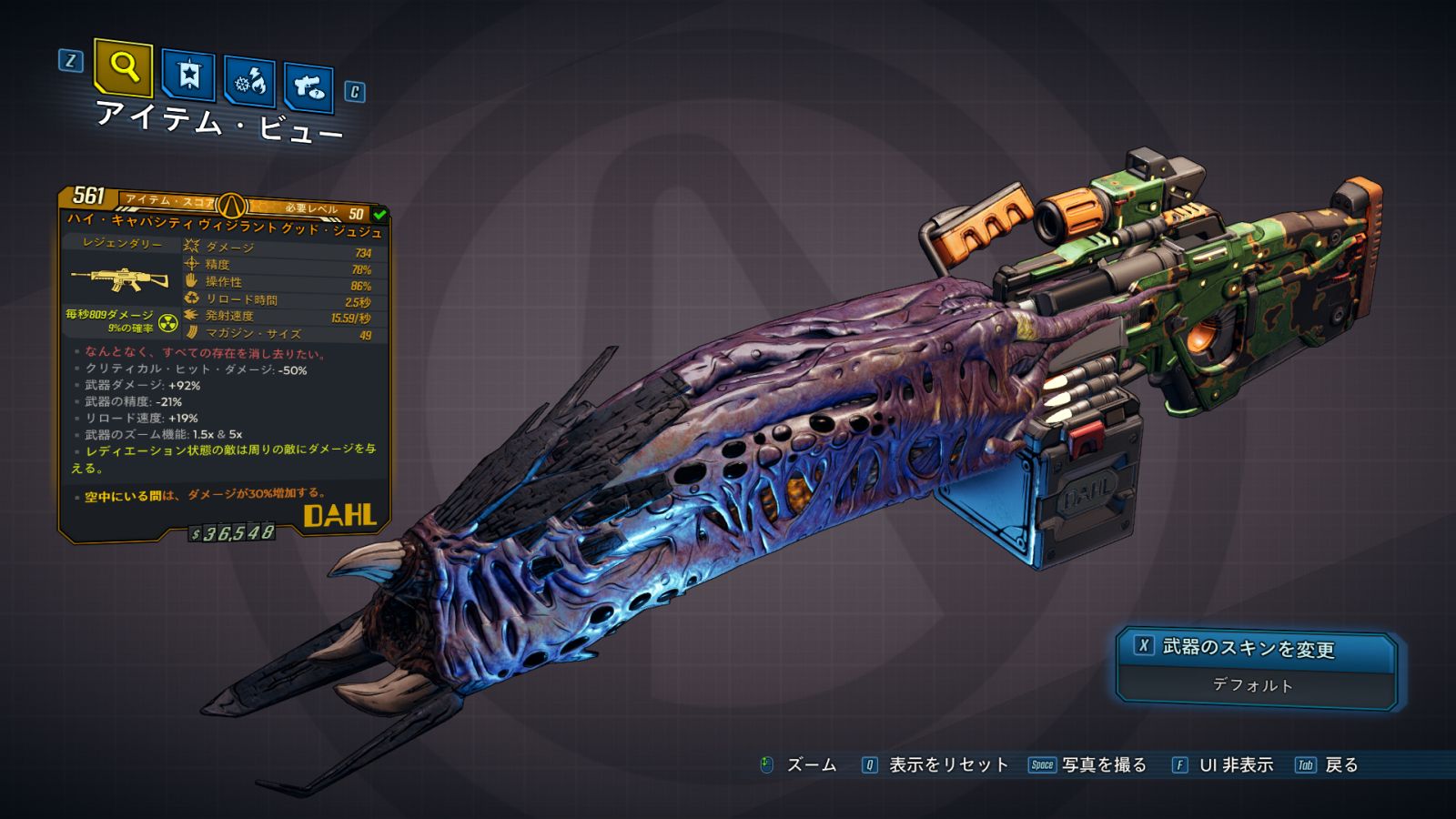The width and height of the screenshot is (1456, 819).
Task: Select the magnifying glass Item View tab
Action: [x=123, y=66]
